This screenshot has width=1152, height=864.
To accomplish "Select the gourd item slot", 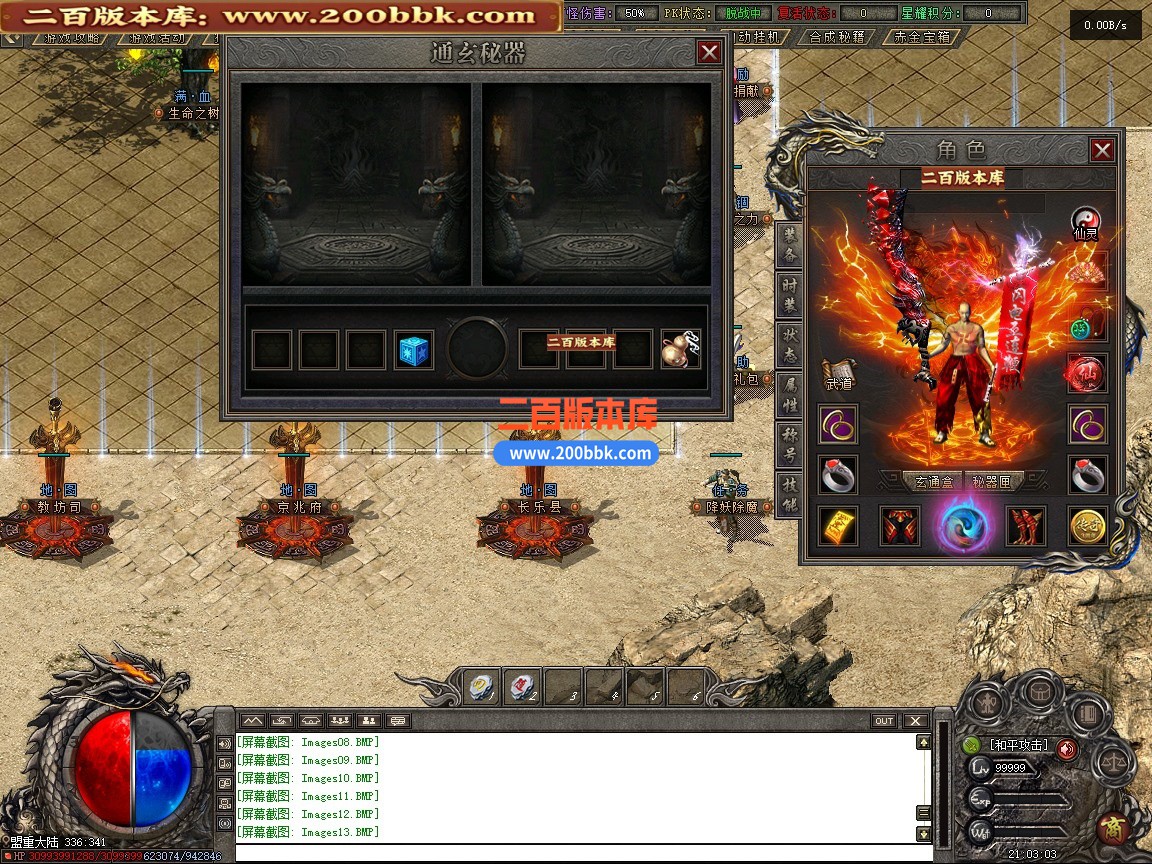I will pyautogui.click(x=680, y=350).
